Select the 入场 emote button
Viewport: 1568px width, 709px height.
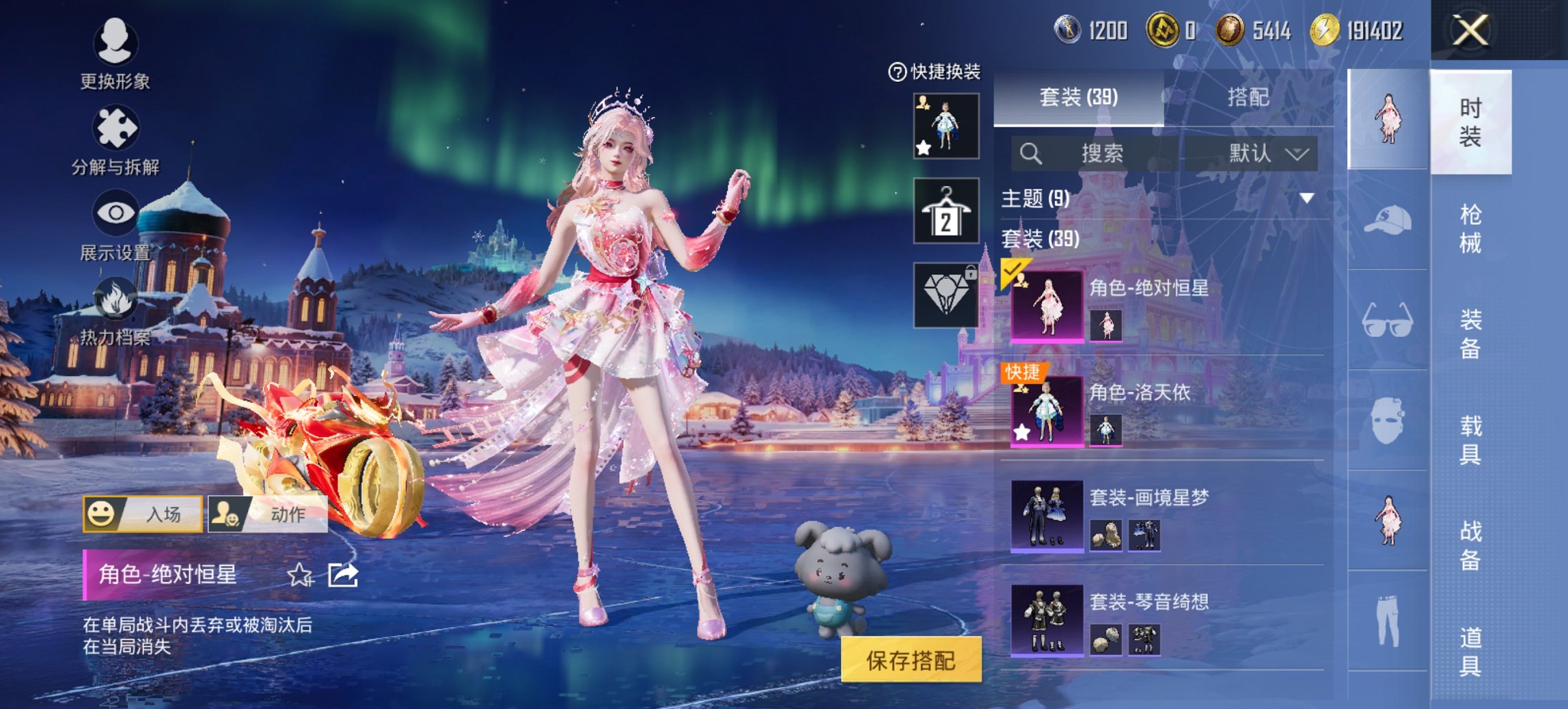coord(143,514)
